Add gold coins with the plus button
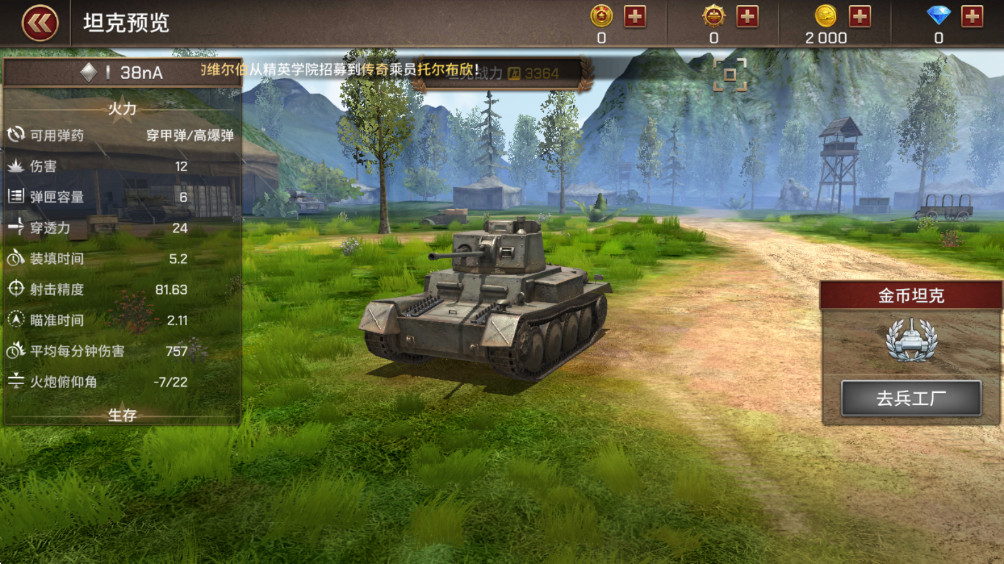The width and height of the screenshot is (1004, 564). [x=860, y=16]
